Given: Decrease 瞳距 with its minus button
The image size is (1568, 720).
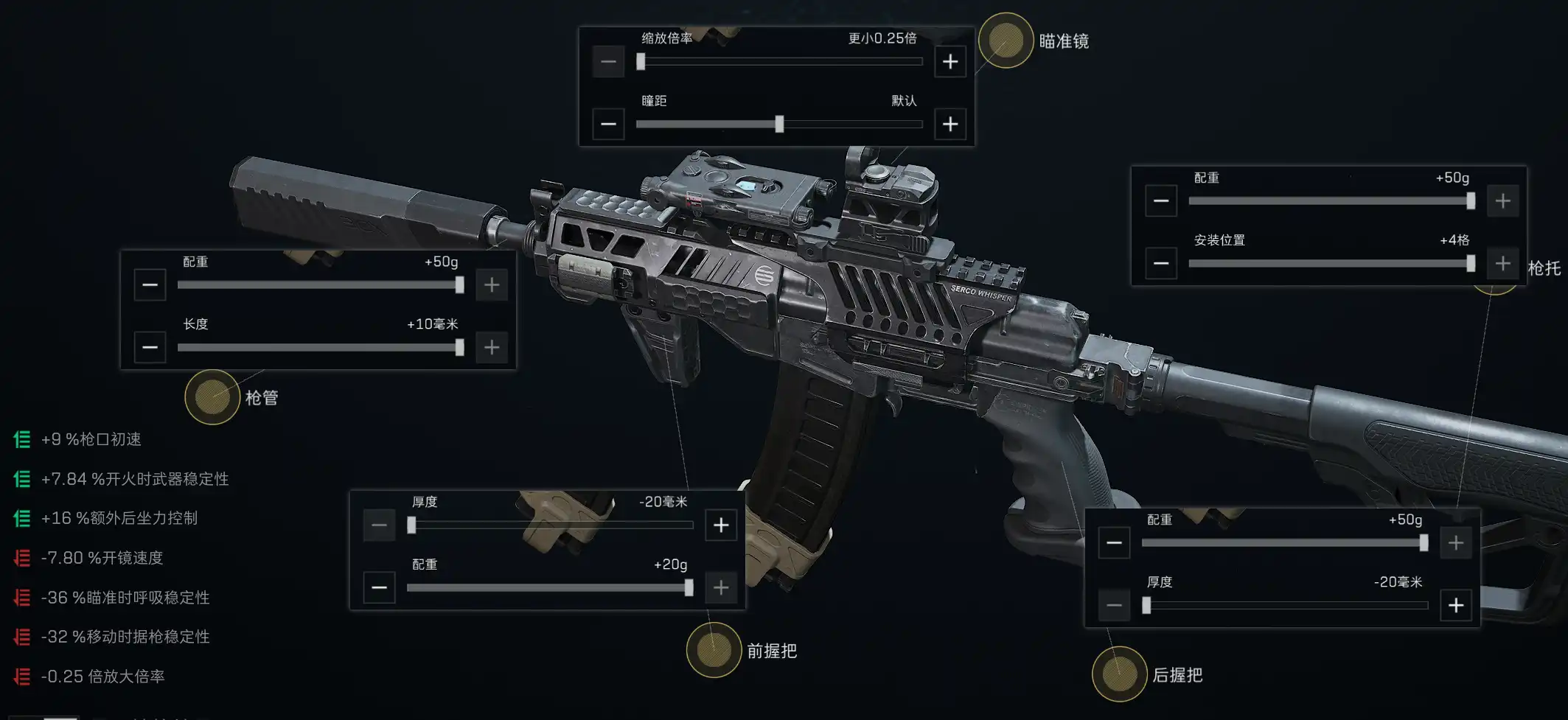Looking at the screenshot, I should click(608, 124).
